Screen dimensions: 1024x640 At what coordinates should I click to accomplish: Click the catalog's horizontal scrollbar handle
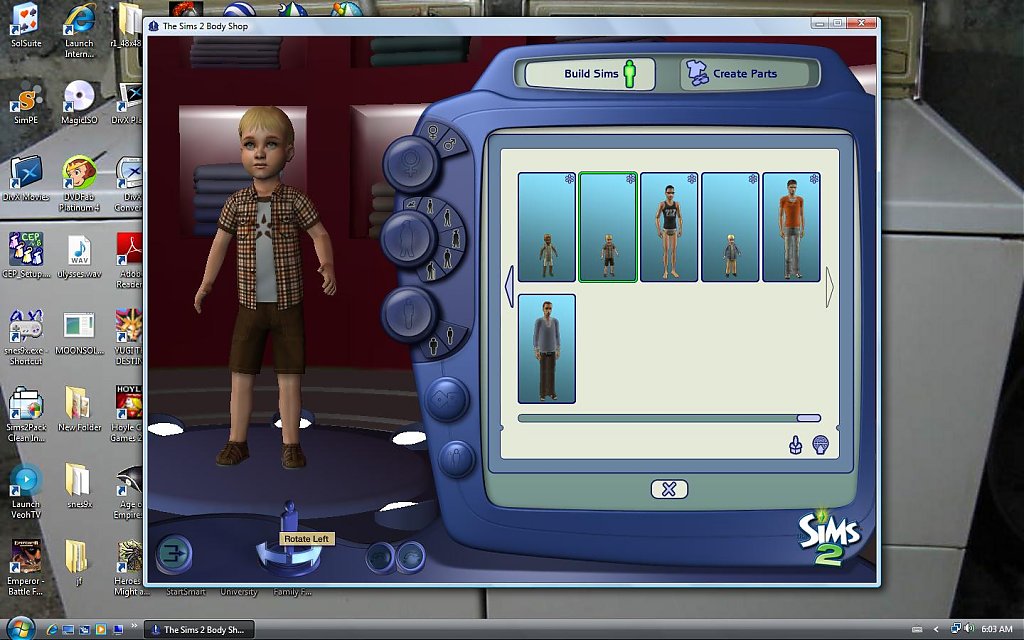tap(808, 418)
